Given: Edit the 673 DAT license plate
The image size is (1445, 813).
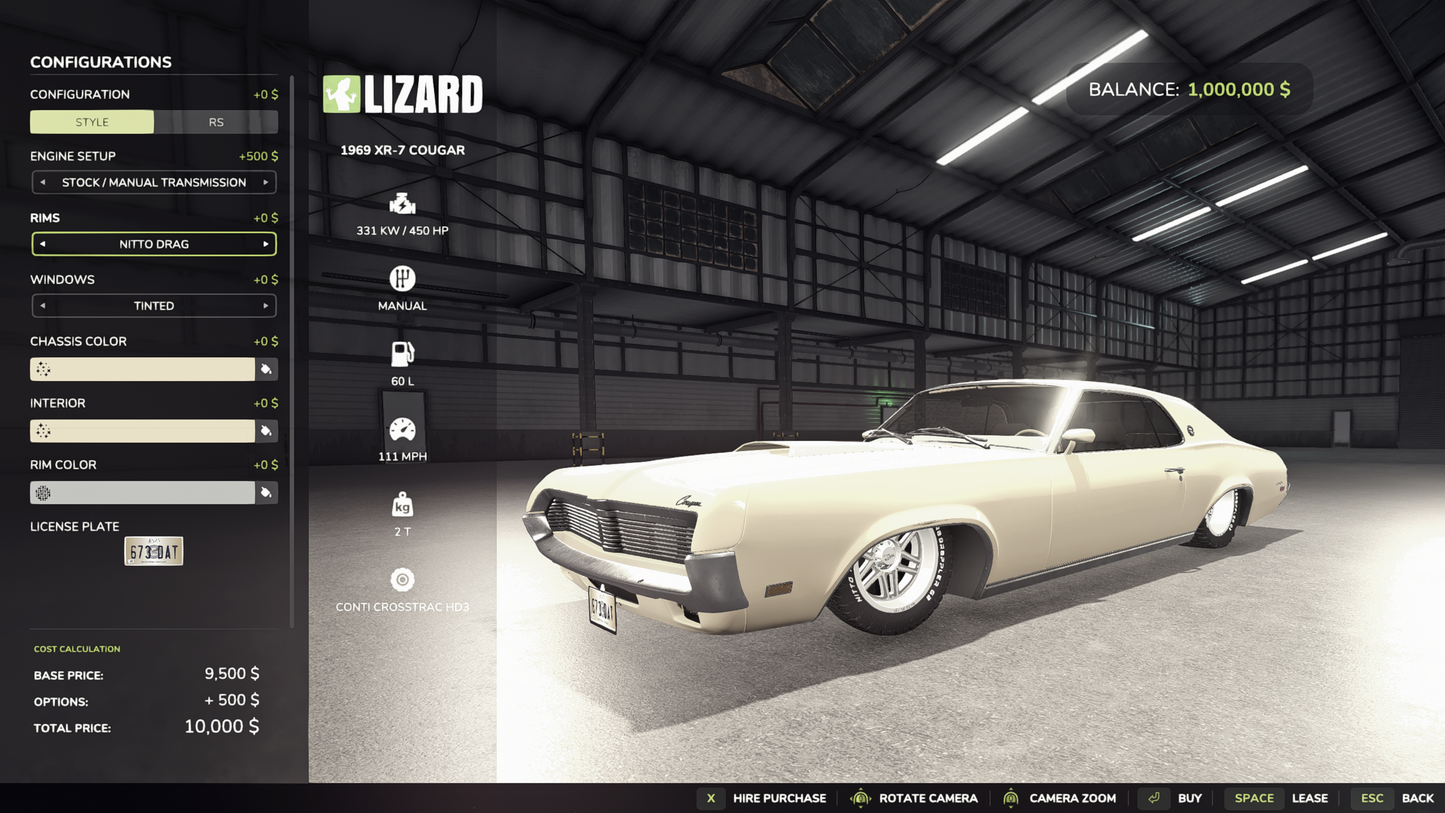Looking at the screenshot, I should point(153,551).
